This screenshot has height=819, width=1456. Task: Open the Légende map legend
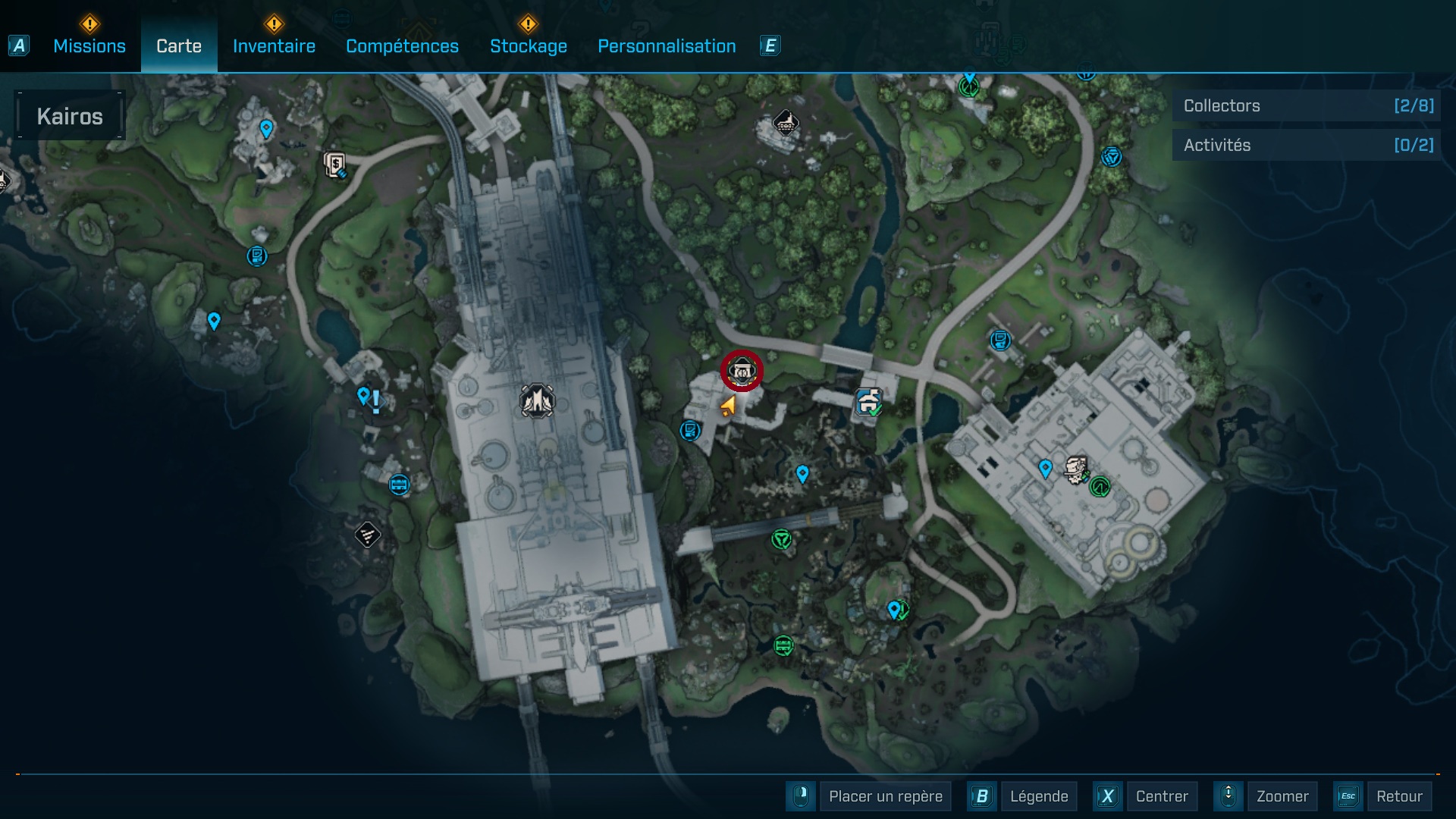(x=1038, y=796)
